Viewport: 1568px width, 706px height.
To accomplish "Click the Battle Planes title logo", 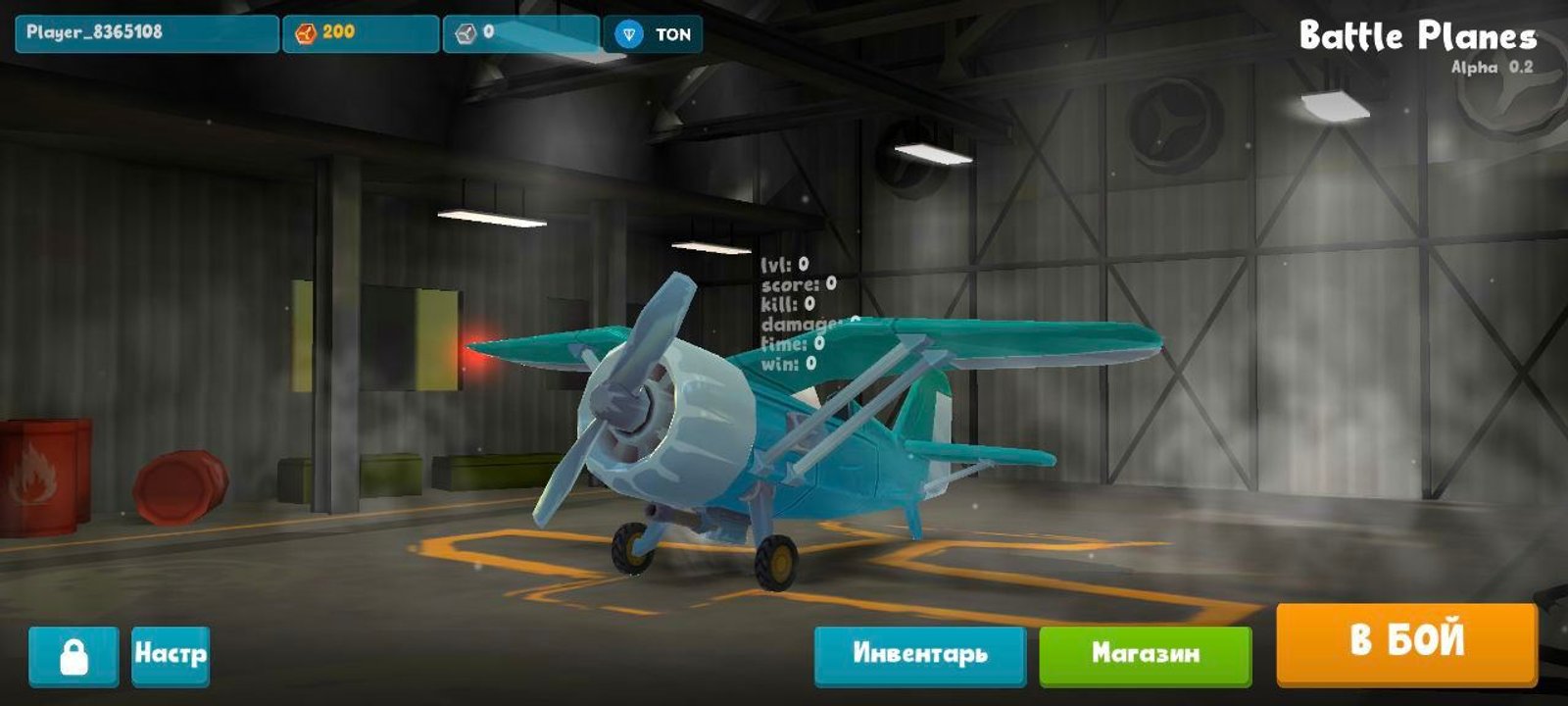I will [1419, 35].
